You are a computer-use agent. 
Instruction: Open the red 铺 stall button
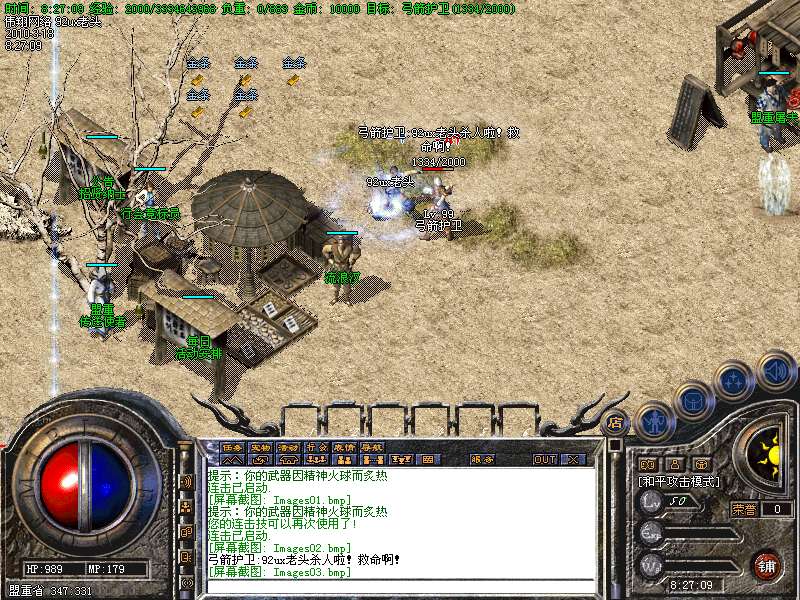pos(767,565)
